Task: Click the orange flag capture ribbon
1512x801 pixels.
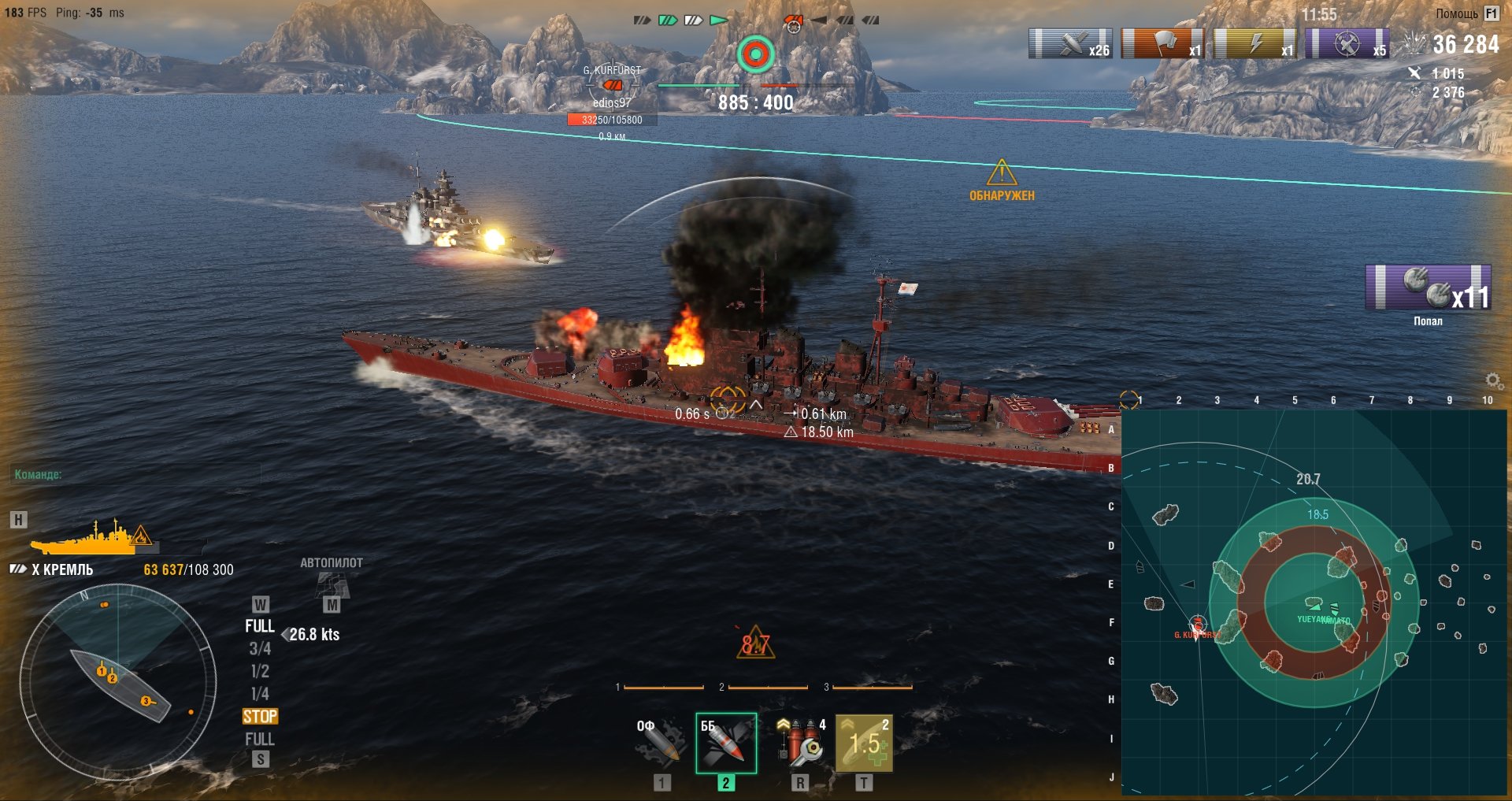Action: click(x=1162, y=44)
